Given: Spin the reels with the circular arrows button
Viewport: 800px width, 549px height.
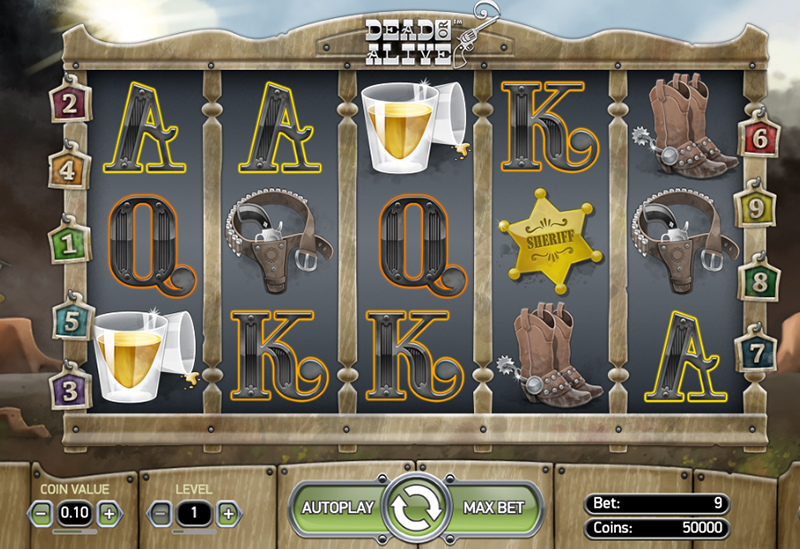Looking at the screenshot, I should (x=416, y=508).
